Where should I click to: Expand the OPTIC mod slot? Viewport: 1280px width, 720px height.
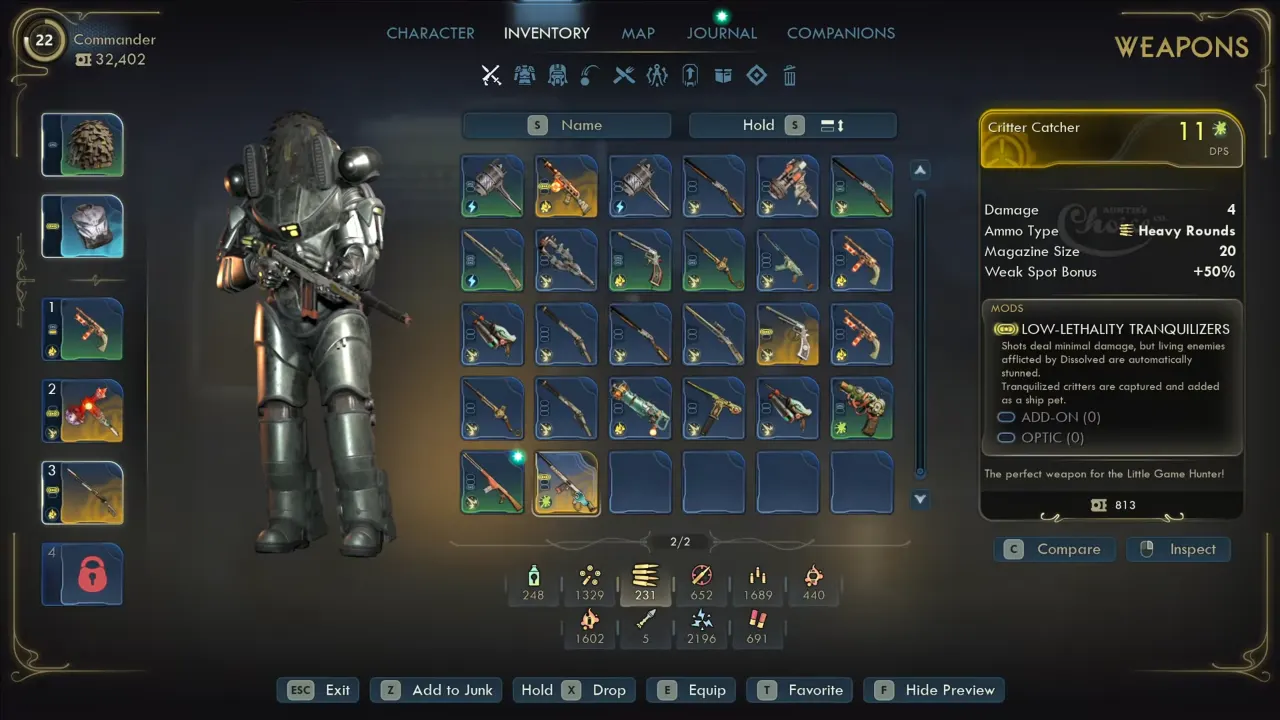pos(1035,438)
